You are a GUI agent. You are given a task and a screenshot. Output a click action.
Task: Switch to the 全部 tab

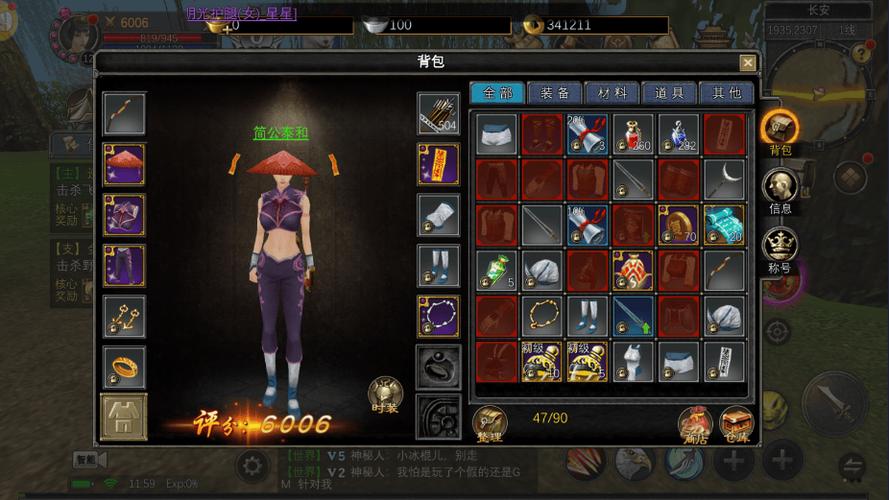click(497, 93)
